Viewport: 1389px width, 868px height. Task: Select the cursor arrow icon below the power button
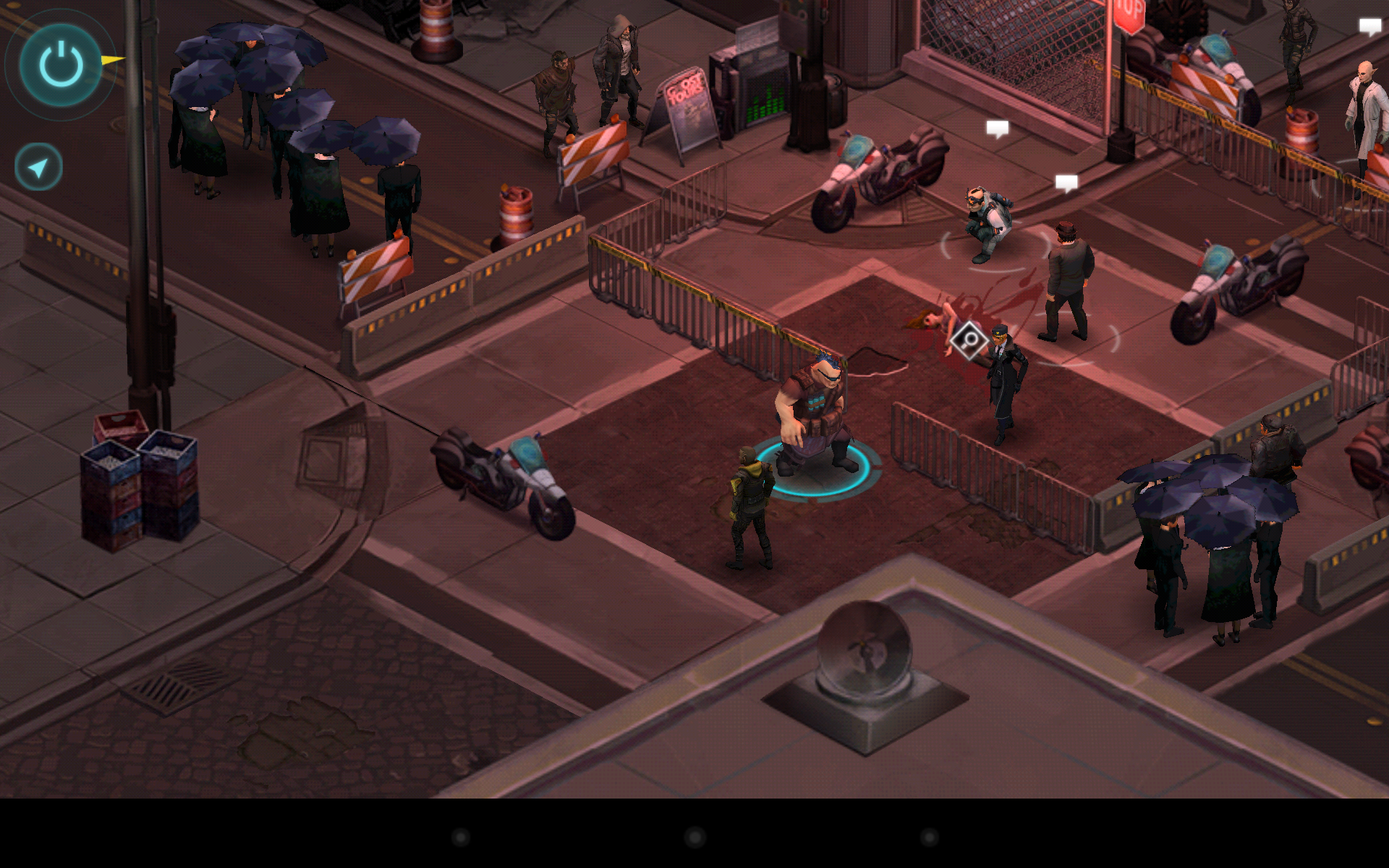click(x=37, y=165)
